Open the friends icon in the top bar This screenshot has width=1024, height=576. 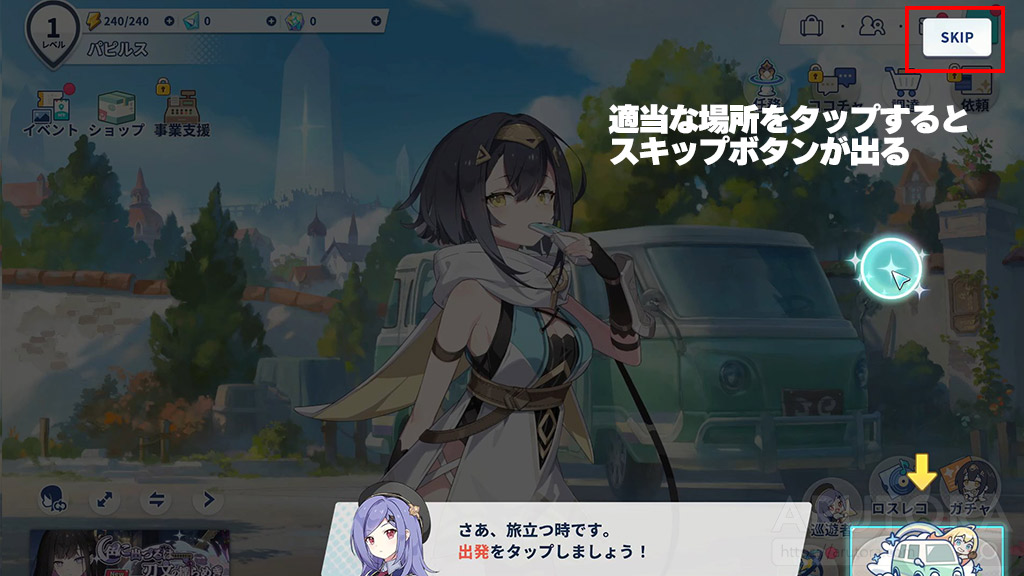pos(871,26)
